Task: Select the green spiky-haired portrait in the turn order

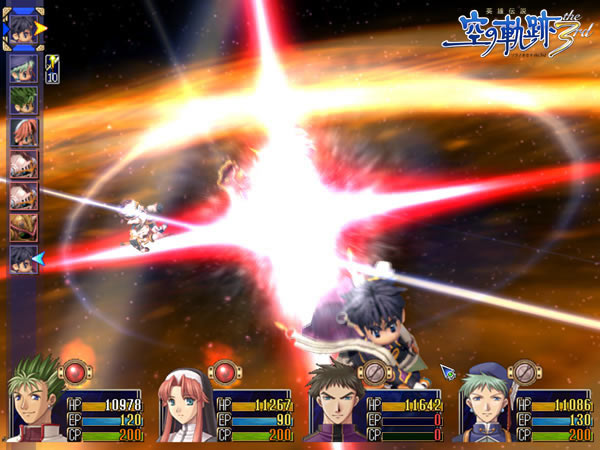Action: pyautogui.click(x=23, y=100)
